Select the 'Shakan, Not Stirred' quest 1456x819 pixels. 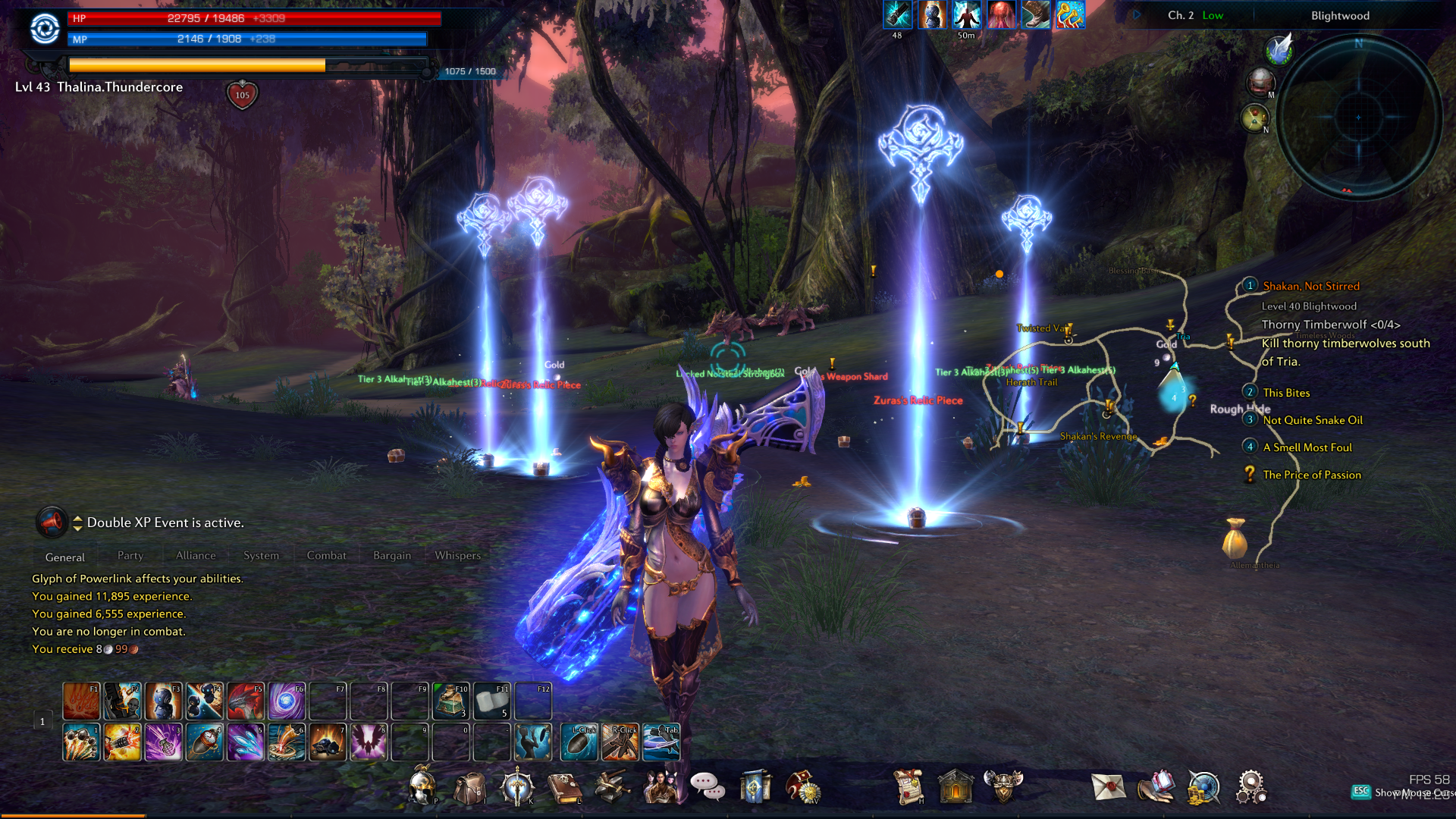click(1311, 286)
